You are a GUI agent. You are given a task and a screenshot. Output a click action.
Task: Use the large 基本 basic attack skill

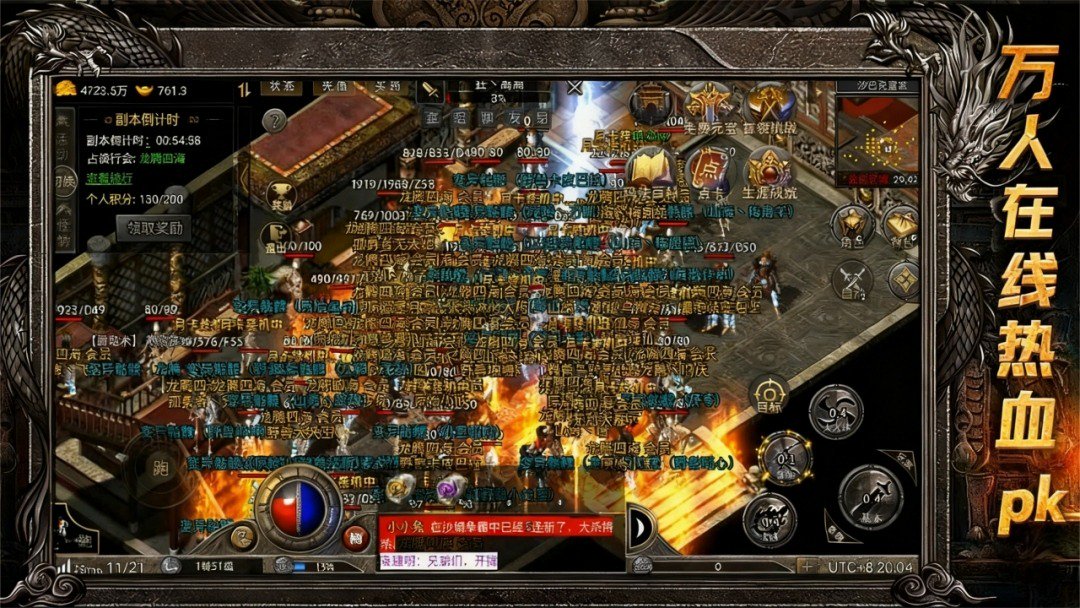pos(870,497)
